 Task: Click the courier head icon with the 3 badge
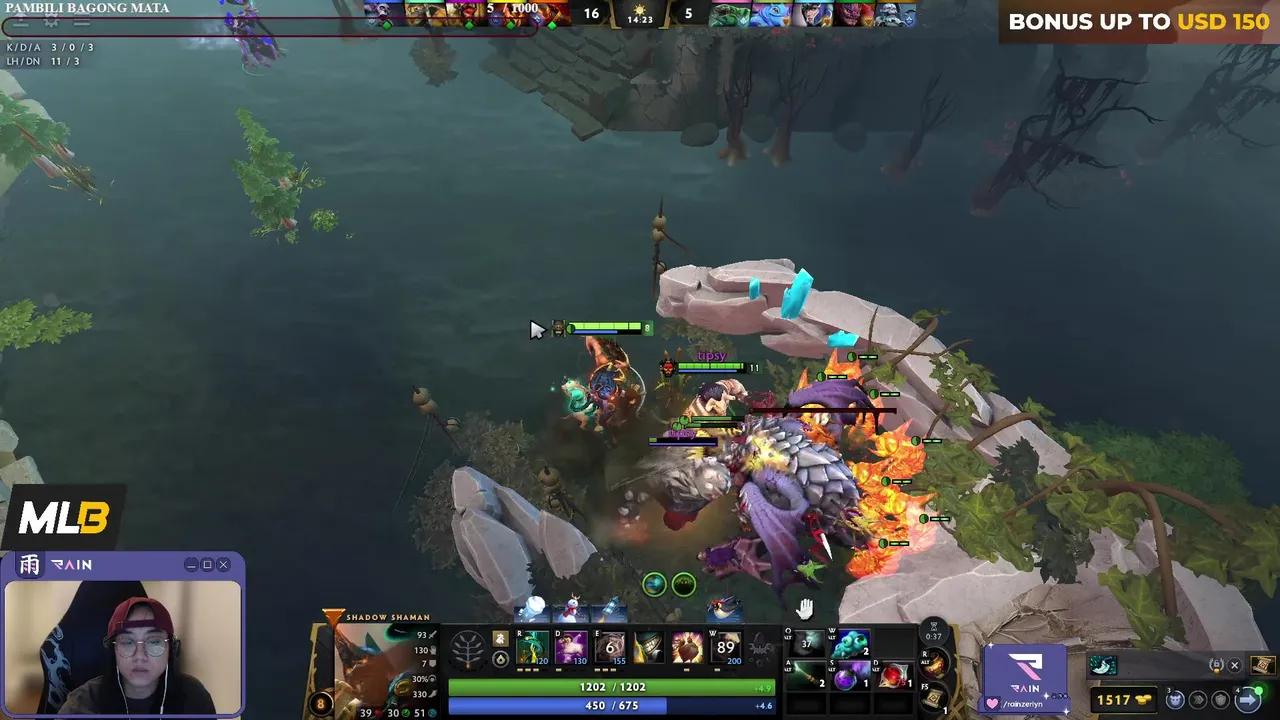coord(1174,700)
